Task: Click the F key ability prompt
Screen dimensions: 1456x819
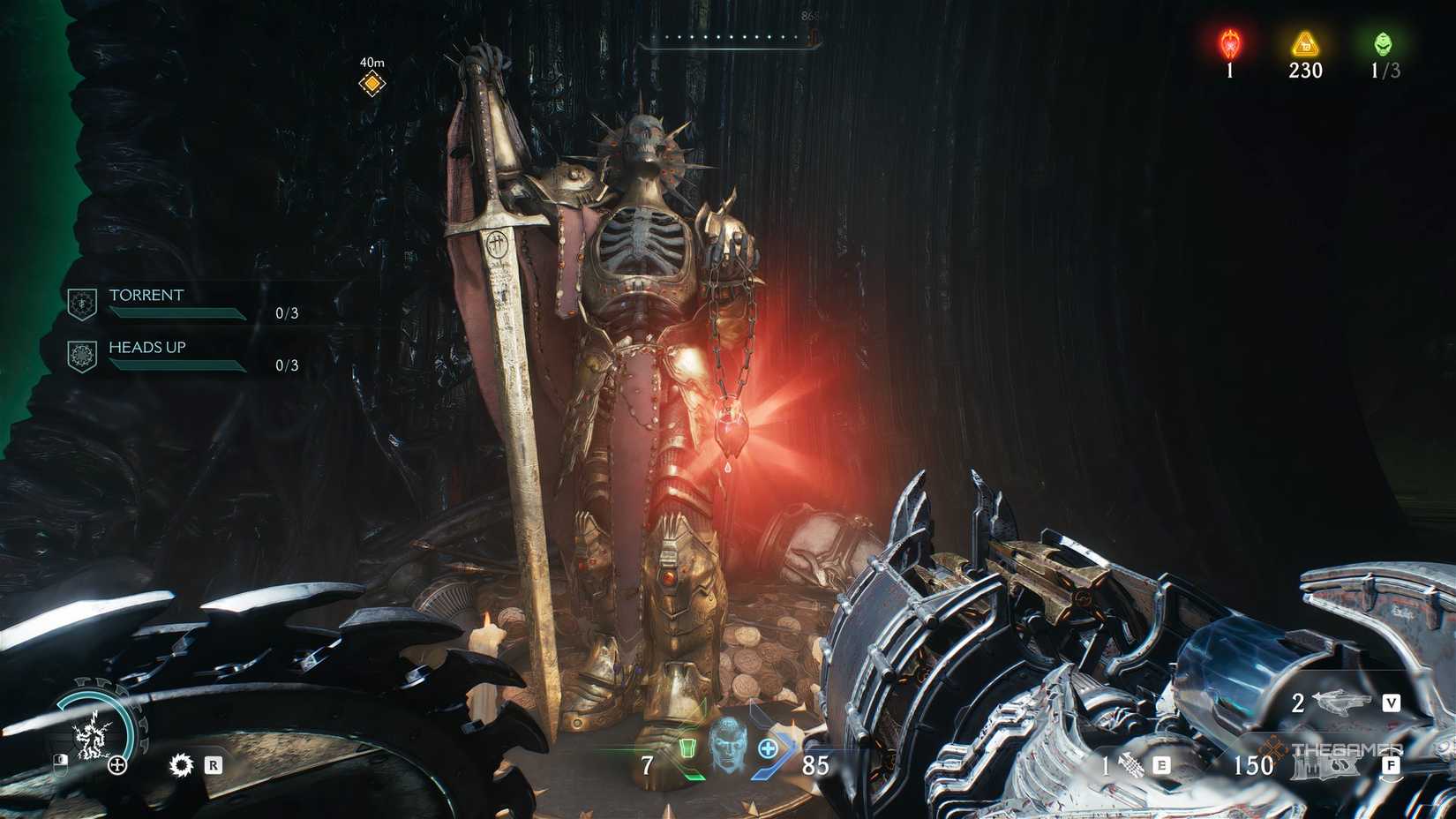Action: click(1392, 764)
